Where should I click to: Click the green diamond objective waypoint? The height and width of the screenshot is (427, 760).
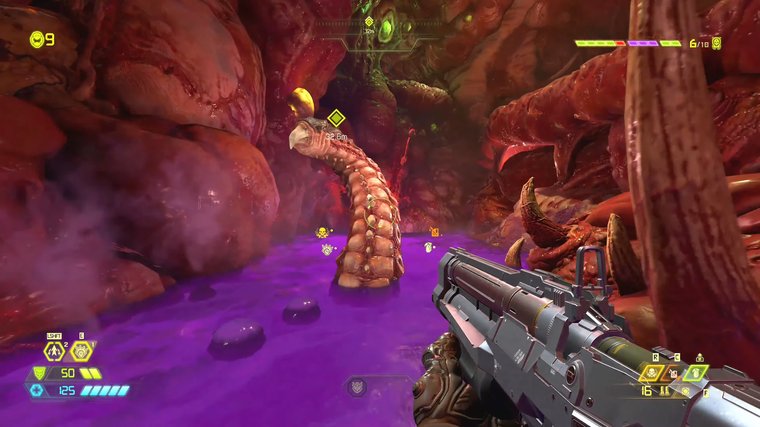336,118
